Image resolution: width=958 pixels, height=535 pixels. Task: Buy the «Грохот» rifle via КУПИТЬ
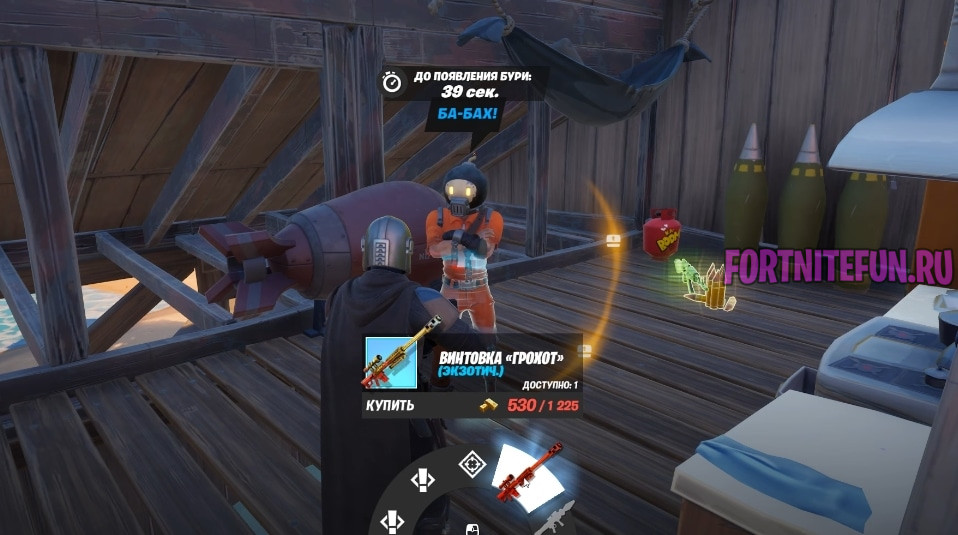click(x=390, y=406)
